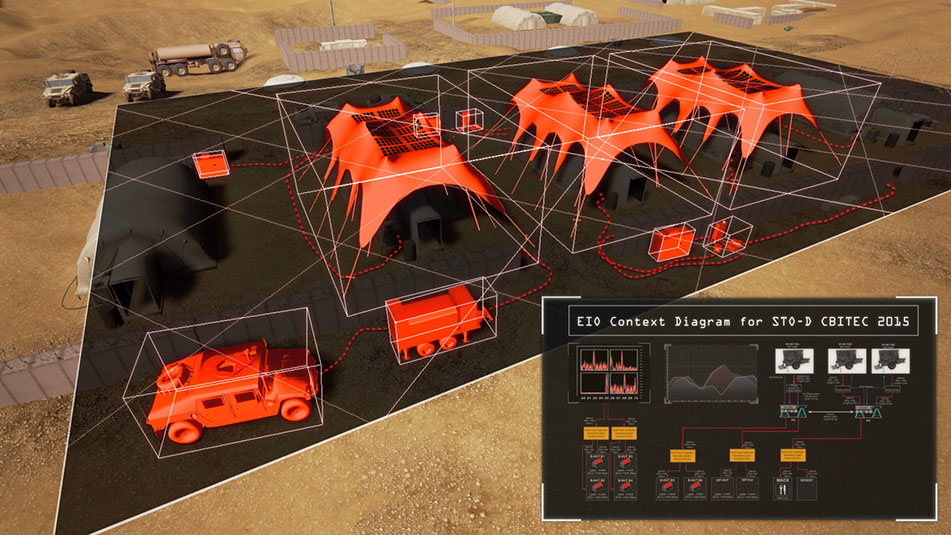Select the MACK node with fork-and-knife icon
Screen dimensions: 951x535
coord(784,489)
